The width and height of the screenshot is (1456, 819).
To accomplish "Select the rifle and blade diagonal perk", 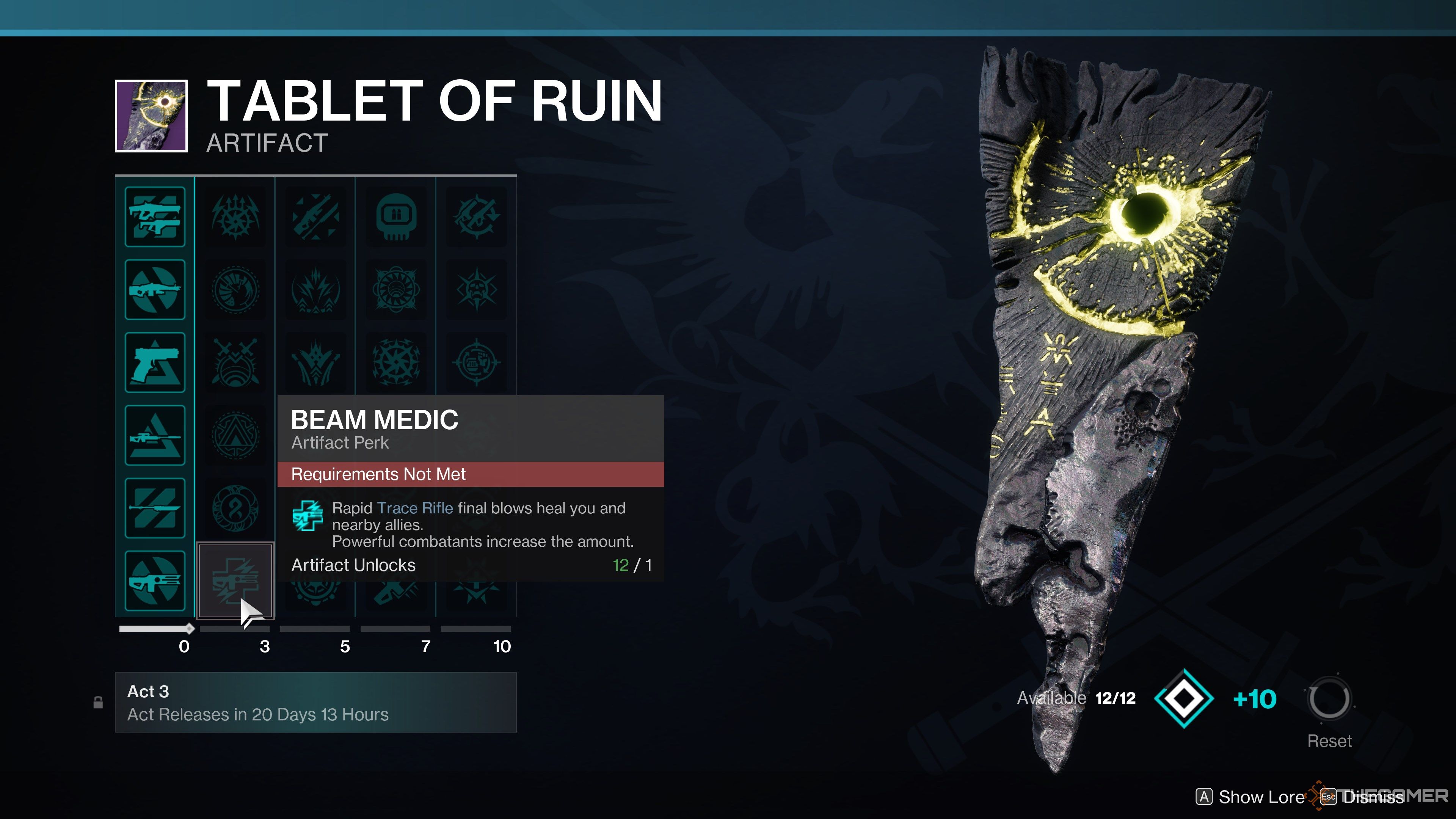I will (x=316, y=217).
